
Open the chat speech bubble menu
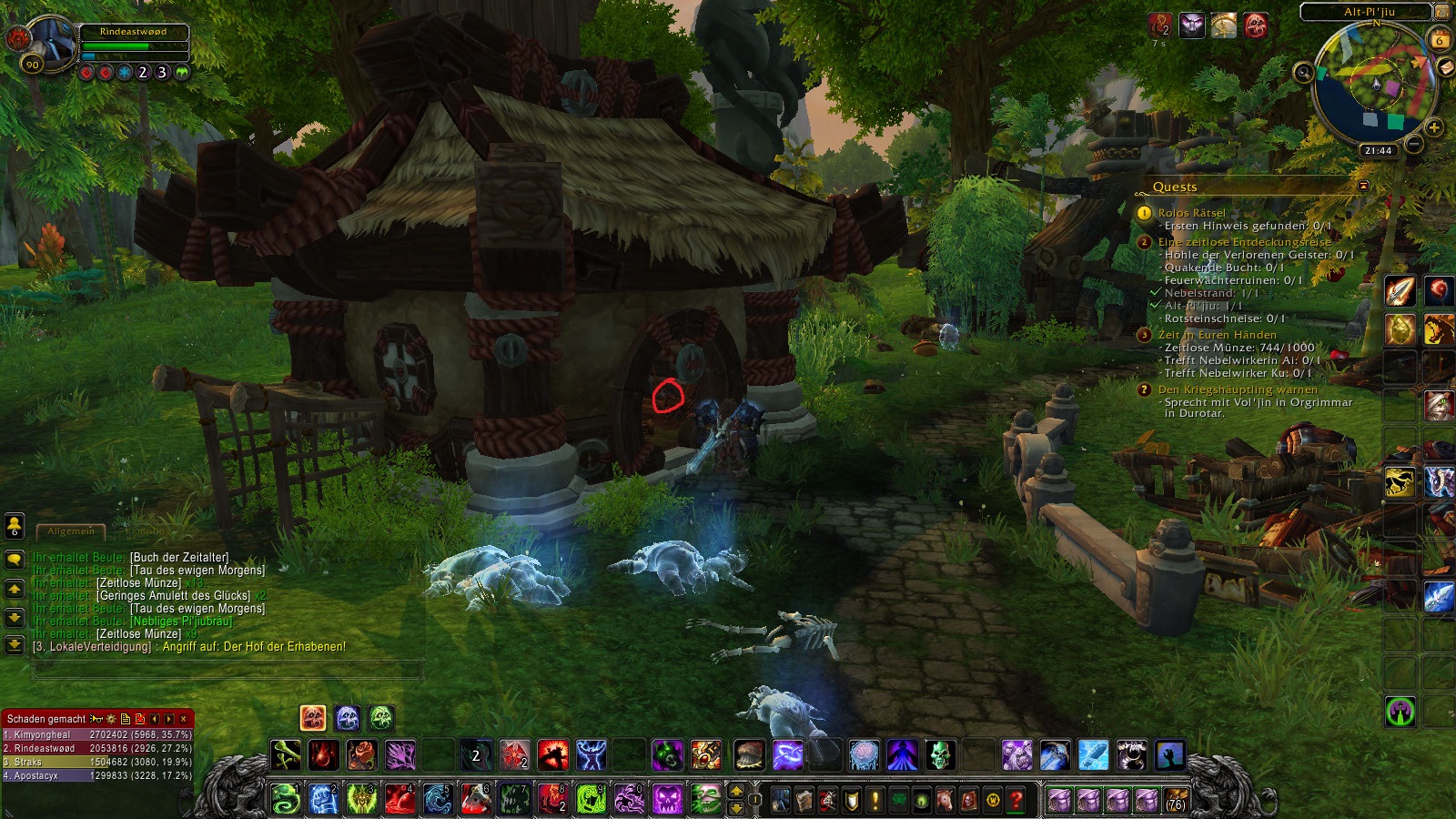[15, 560]
